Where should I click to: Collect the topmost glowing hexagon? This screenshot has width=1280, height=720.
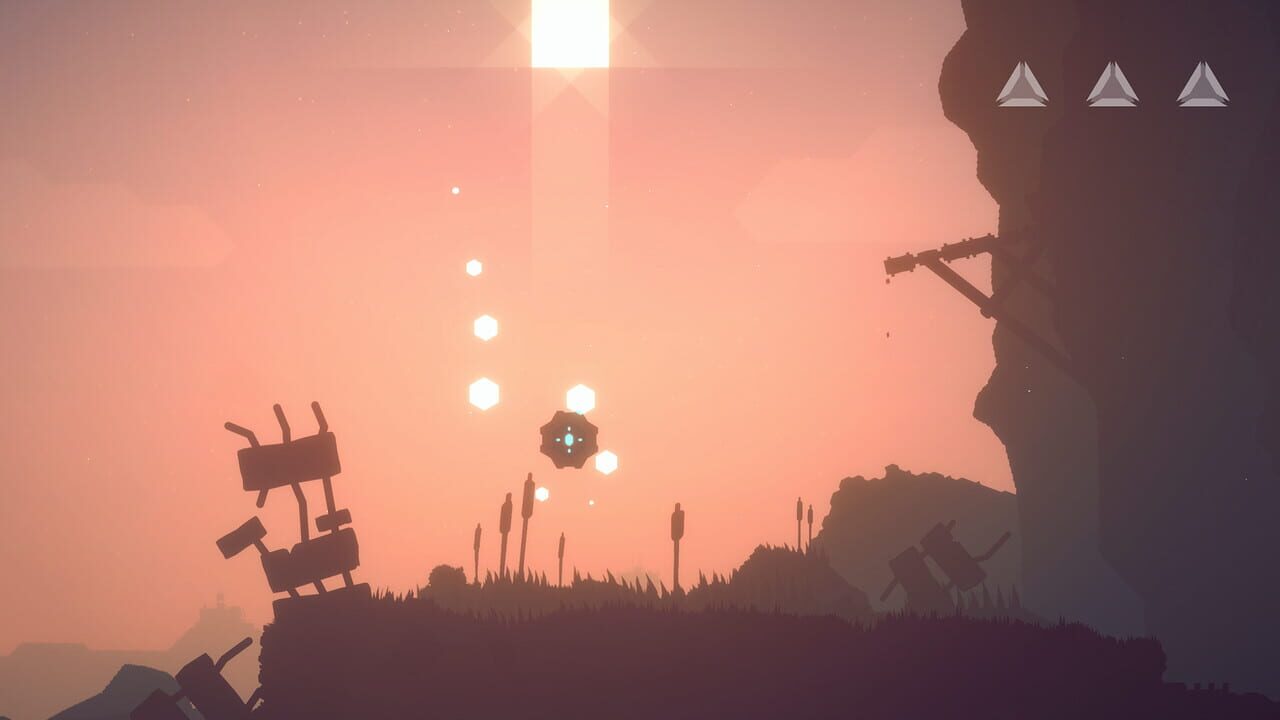click(x=472, y=267)
